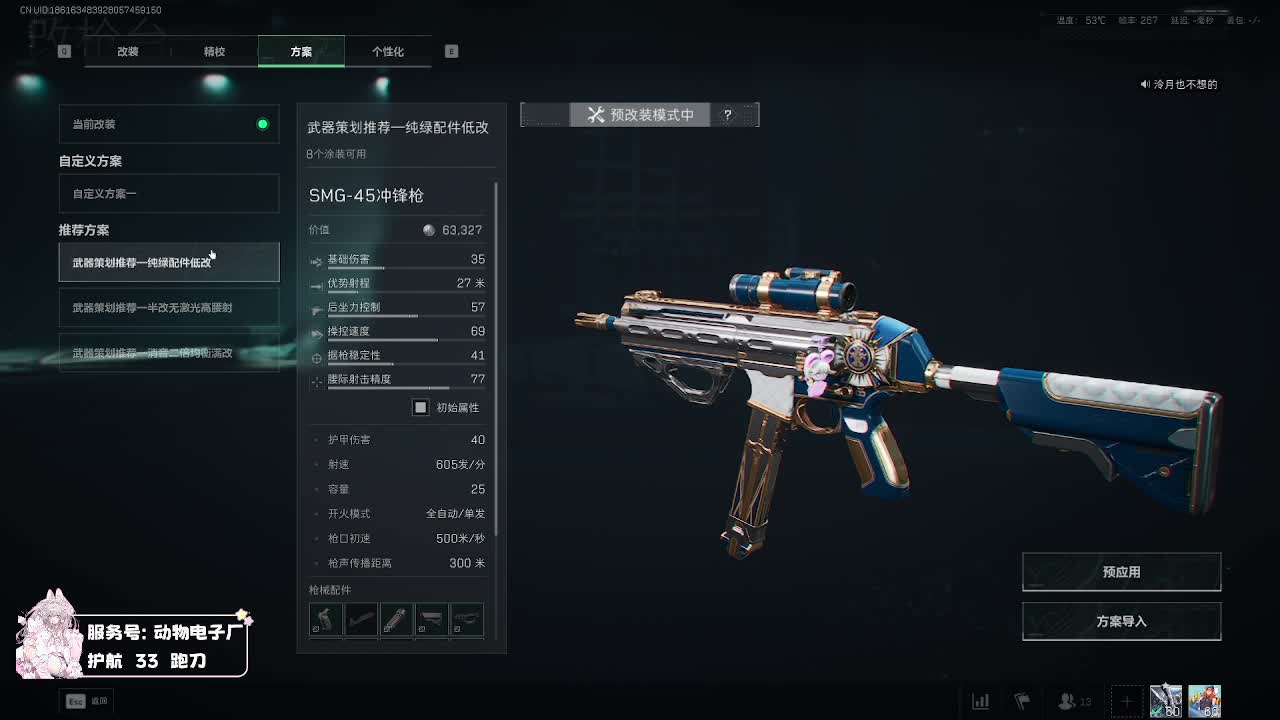Click the plus slot to add teammate
Screen dimensions: 1280x720
(1126, 701)
